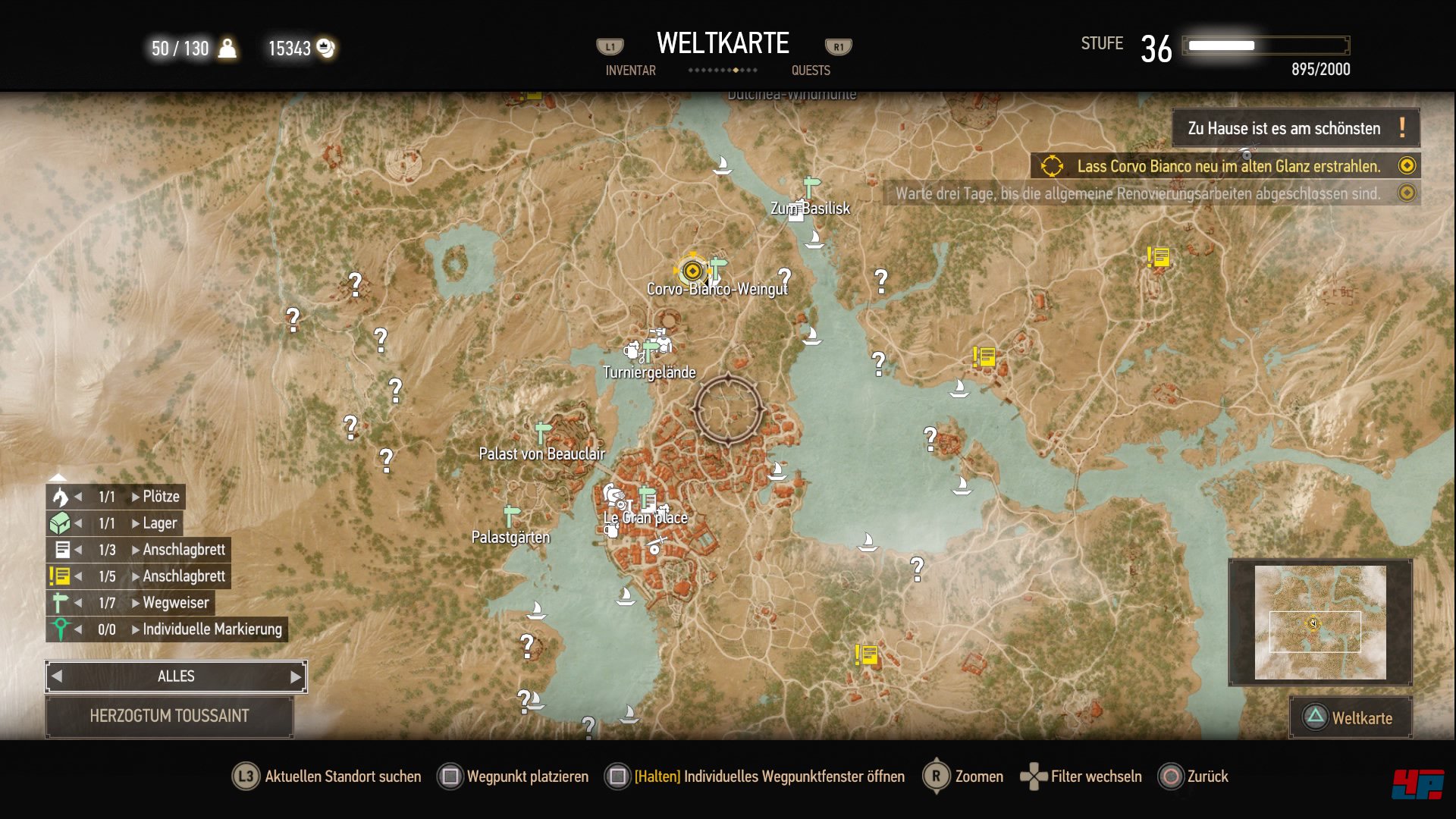
Task: Click the region minimap thumbnail
Action: (1319, 622)
